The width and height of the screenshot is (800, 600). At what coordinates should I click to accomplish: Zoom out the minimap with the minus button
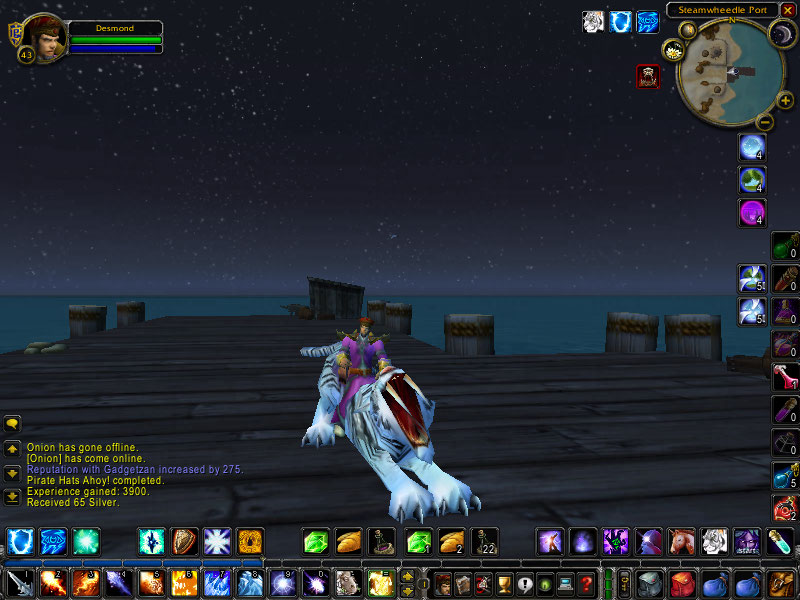click(764, 122)
